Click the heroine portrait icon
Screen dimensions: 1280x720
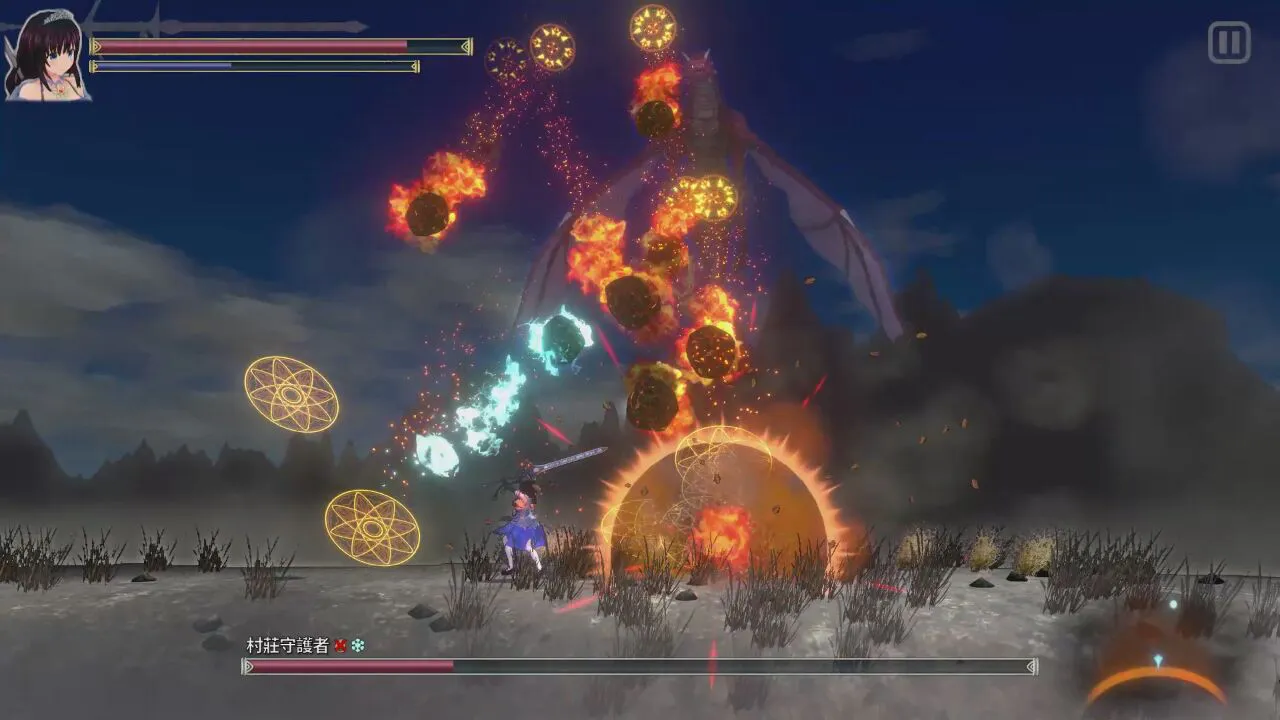pyautogui.click(x=44, y=55)
